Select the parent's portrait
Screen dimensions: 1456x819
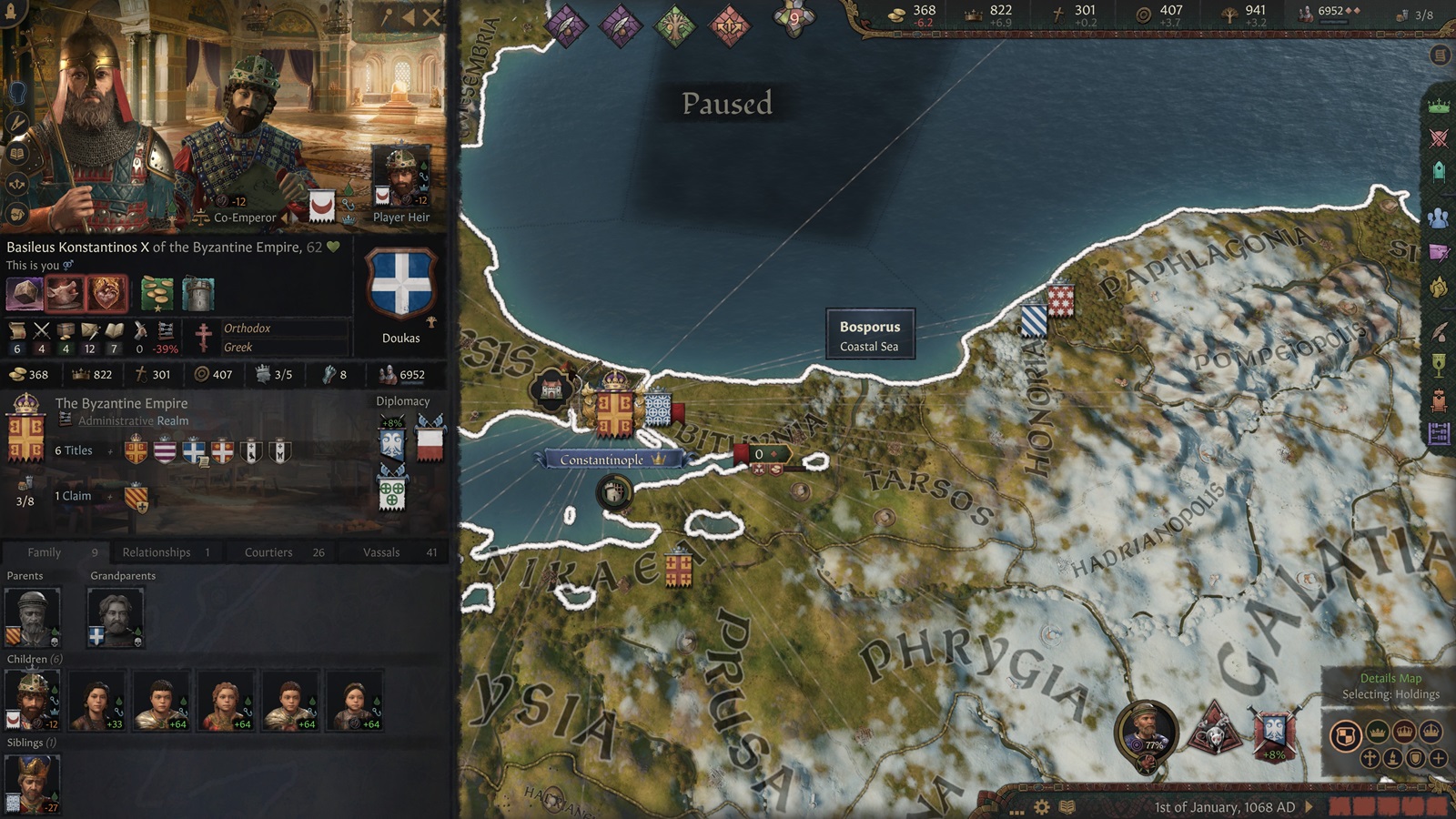point(33,617)
